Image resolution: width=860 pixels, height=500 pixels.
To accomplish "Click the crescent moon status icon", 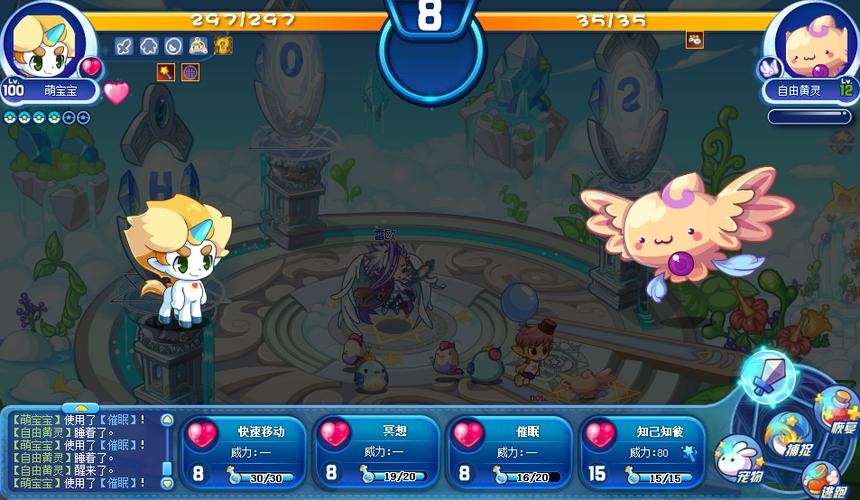I will click(173, 45).
